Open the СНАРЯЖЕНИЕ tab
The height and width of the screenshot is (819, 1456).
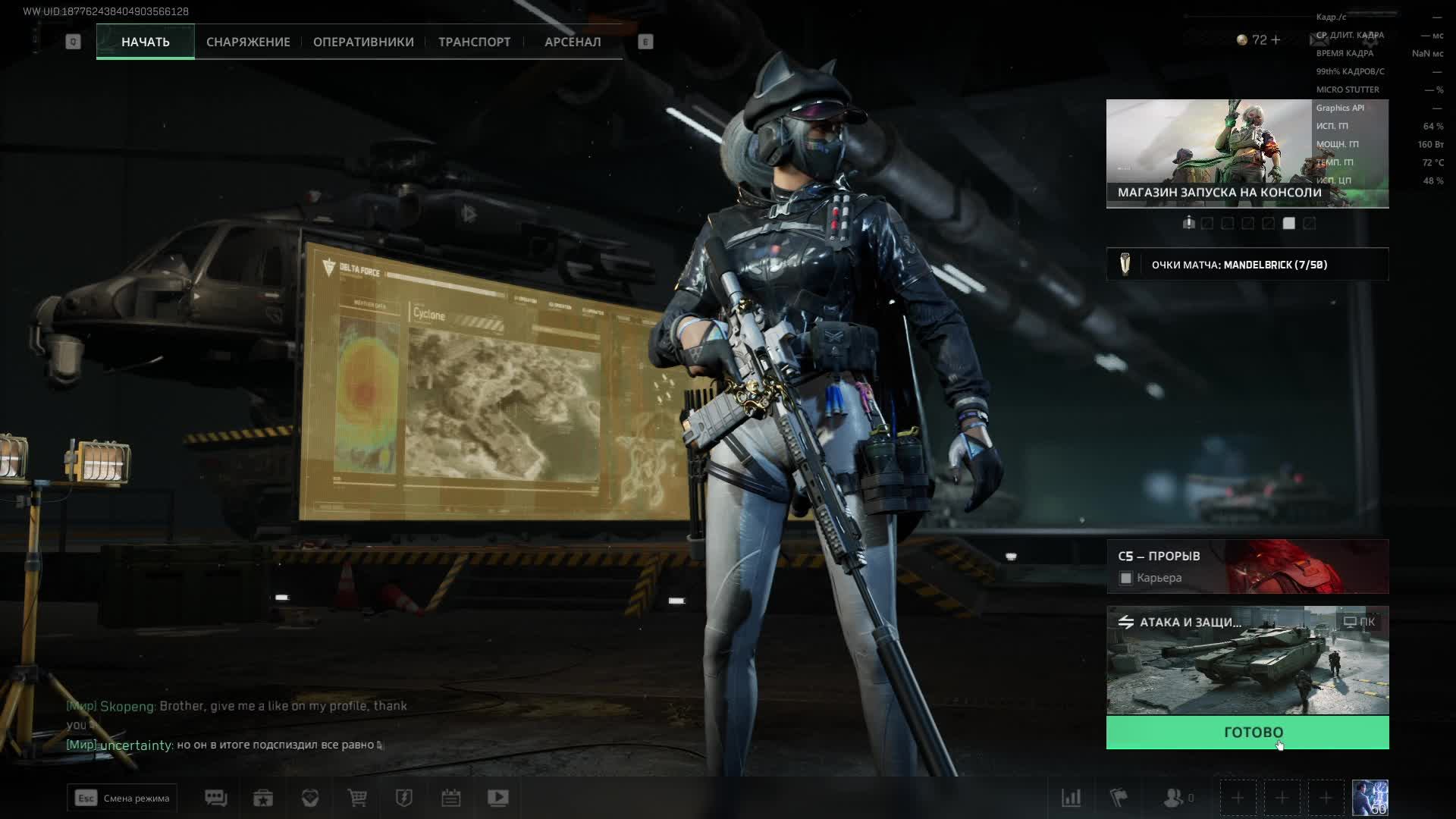248,42
